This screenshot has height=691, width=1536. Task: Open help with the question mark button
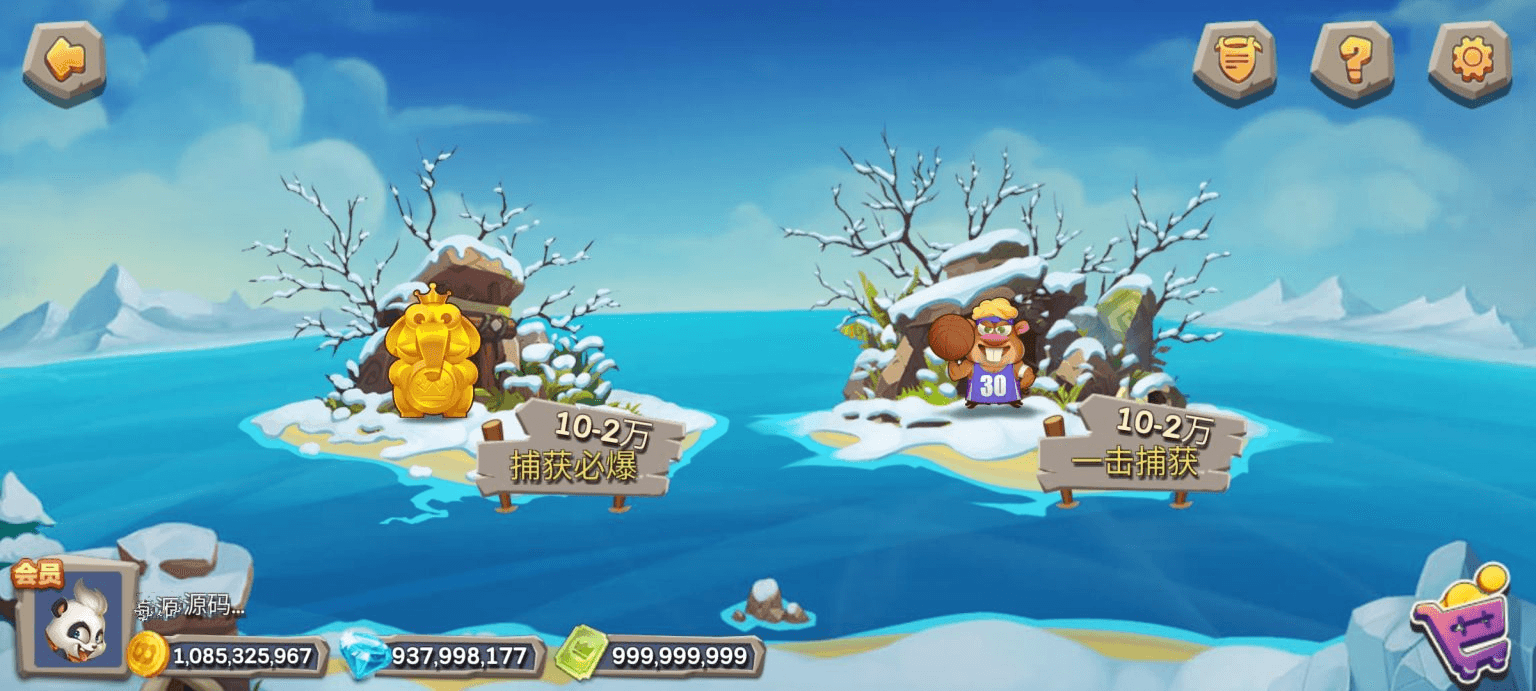(1352, 61)
